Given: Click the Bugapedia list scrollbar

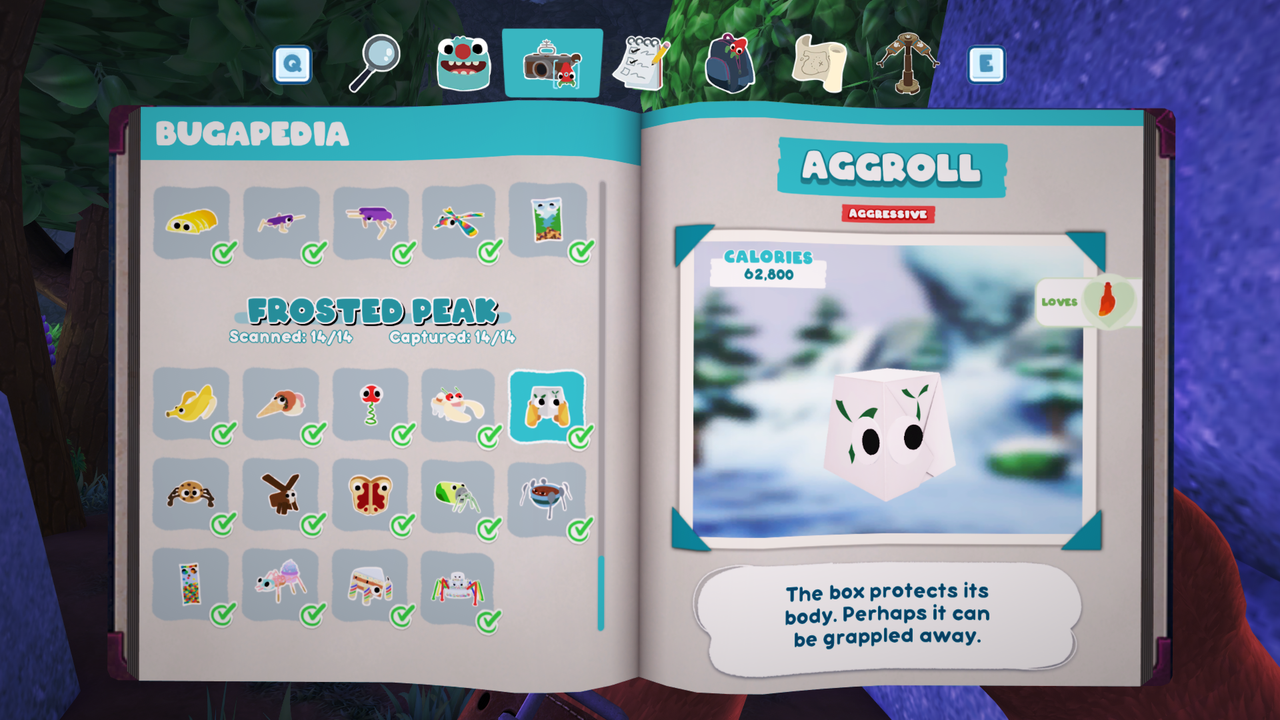Looking at the screenshot, I should tap(601, 592).
